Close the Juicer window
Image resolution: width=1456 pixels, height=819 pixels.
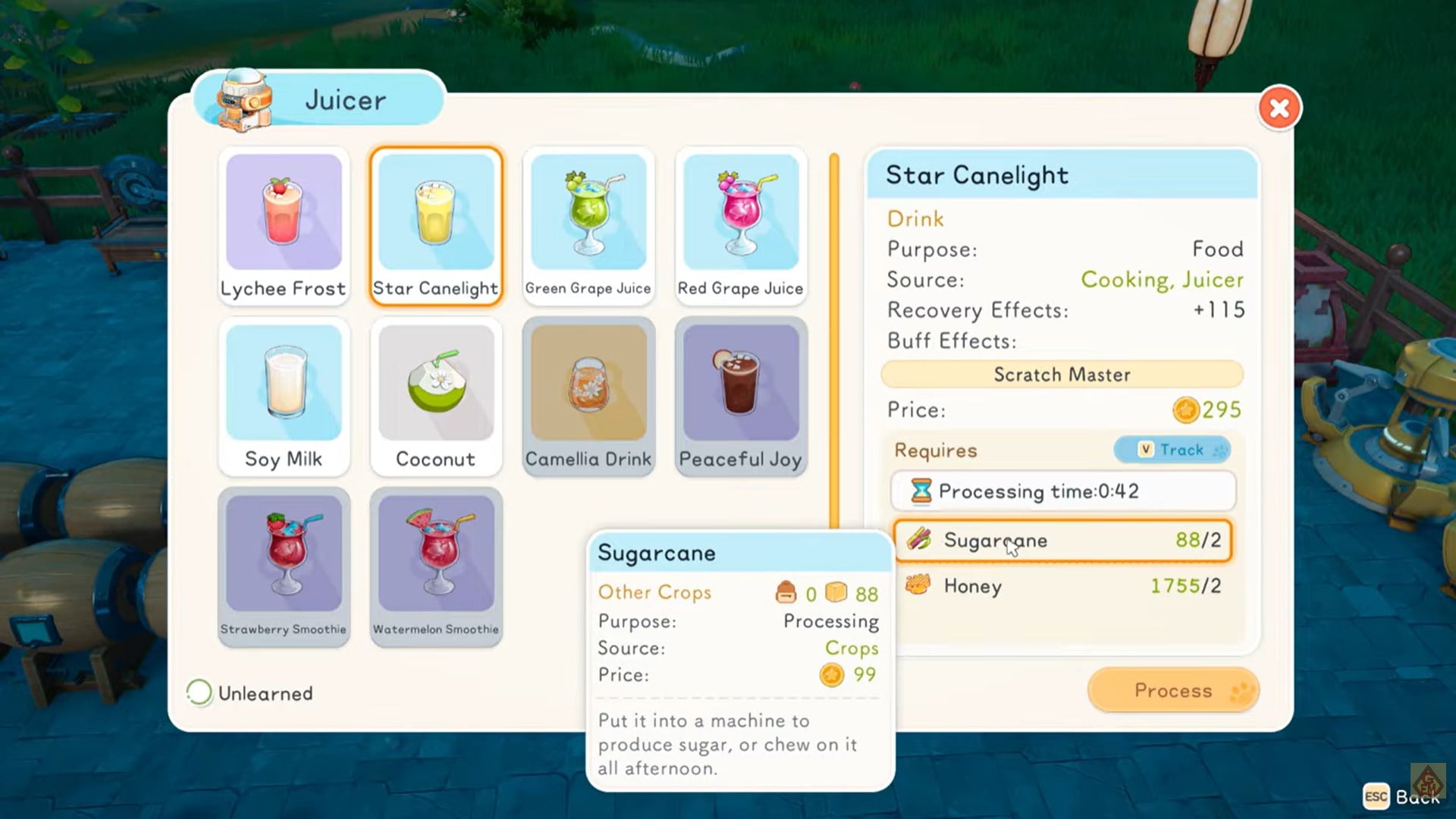[x=1279, y=108]
